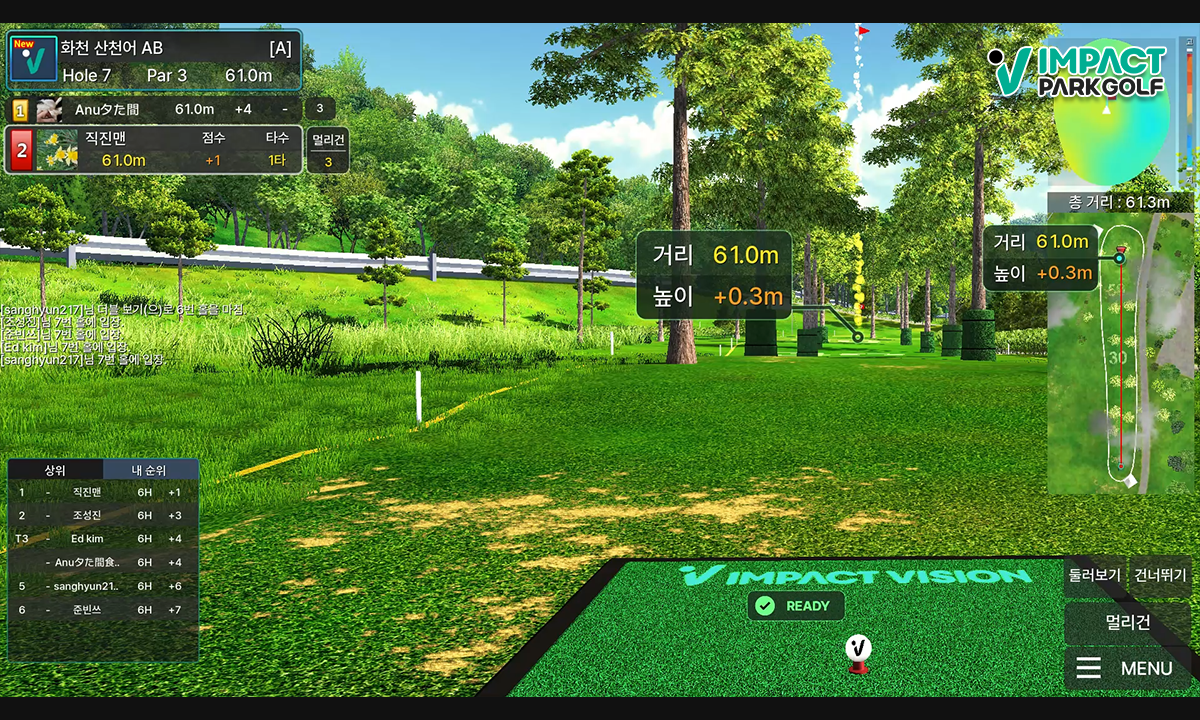
Task: Switch to the 상위 leaderboard tab
Action: pos(55,470)
